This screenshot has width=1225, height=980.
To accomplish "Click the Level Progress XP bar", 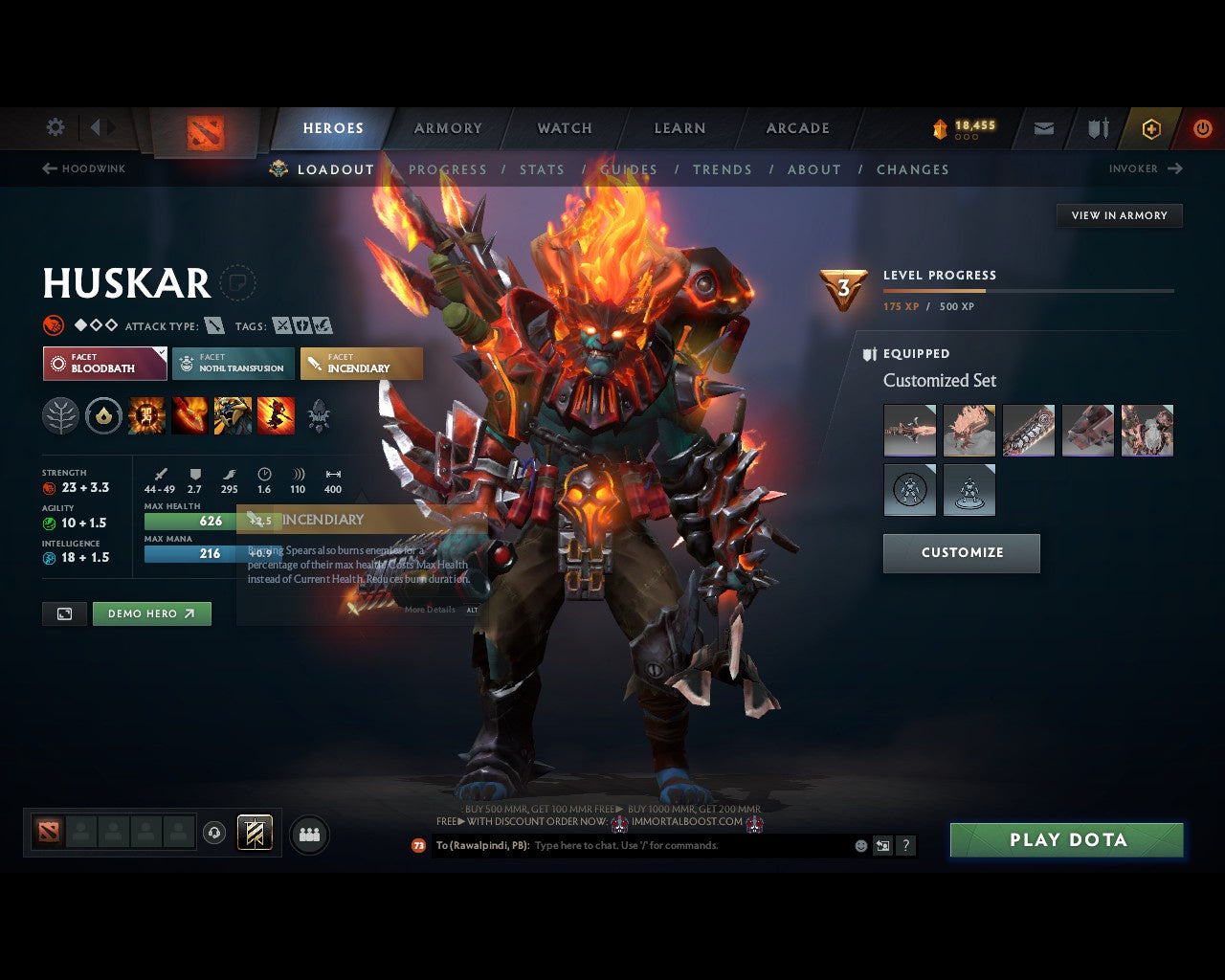I will tap(1029, 292).
